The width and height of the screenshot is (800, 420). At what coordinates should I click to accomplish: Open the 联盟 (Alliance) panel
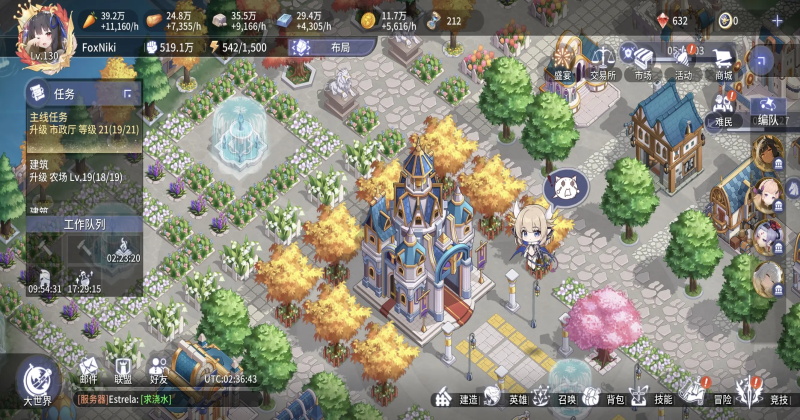point(123,371)
